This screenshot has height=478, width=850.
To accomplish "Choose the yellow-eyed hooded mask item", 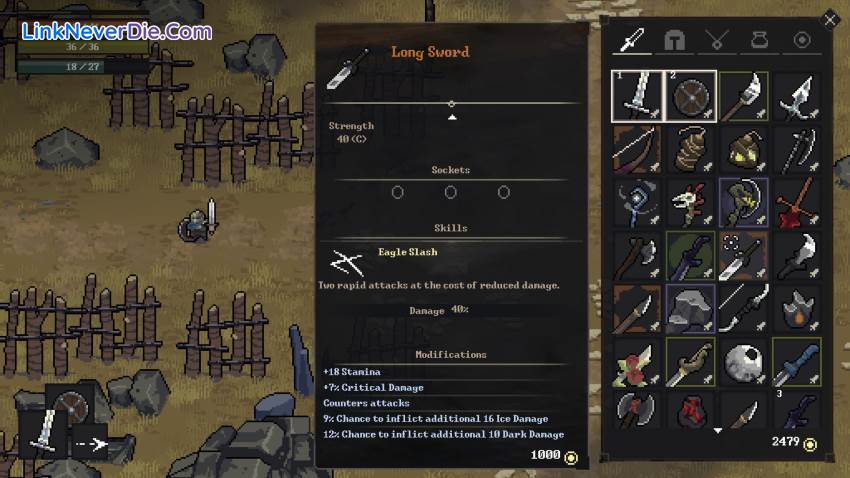I will [743, 149].
